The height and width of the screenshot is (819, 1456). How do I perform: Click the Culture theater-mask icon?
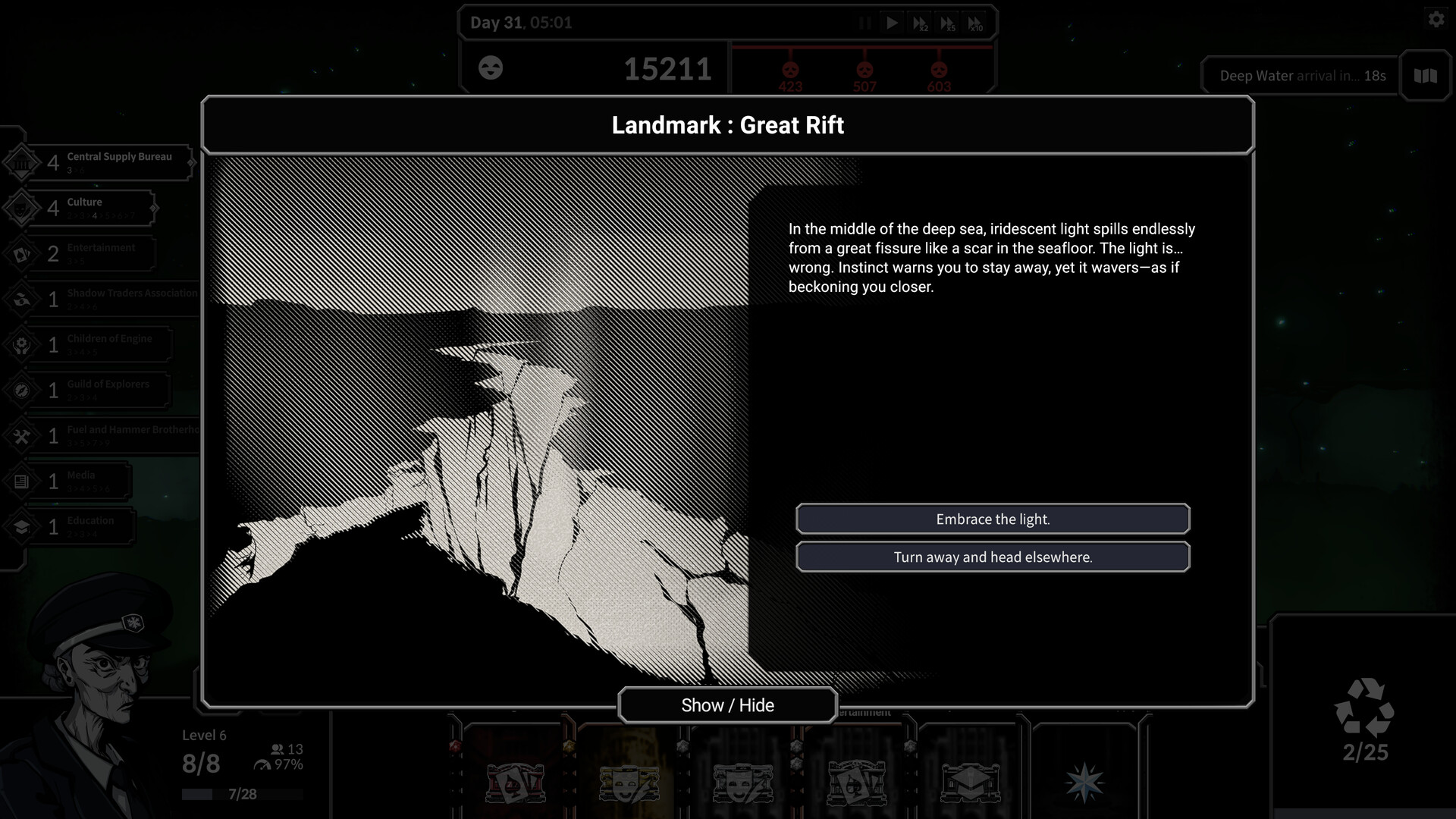[23, 207]
